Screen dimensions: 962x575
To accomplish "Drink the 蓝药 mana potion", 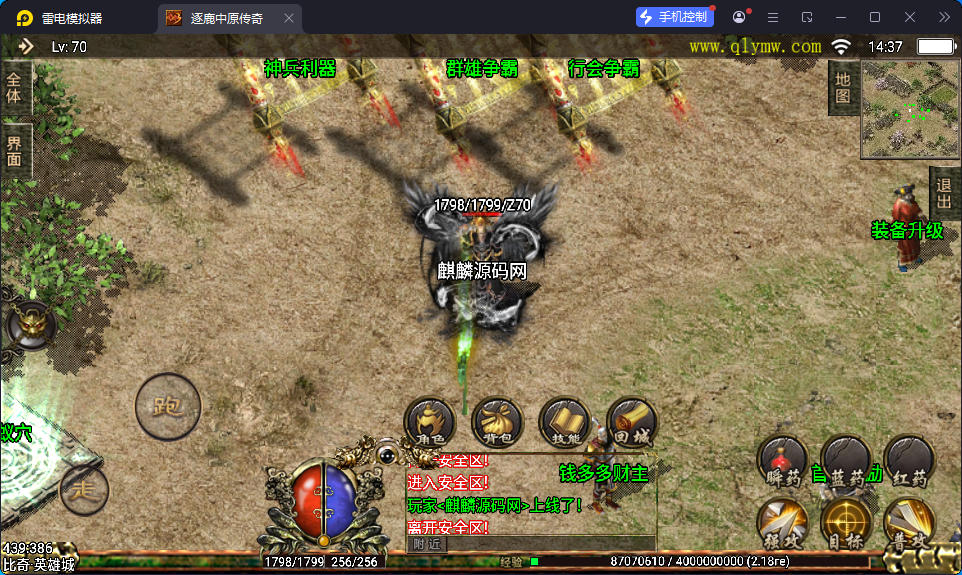I will pos(846,461).
